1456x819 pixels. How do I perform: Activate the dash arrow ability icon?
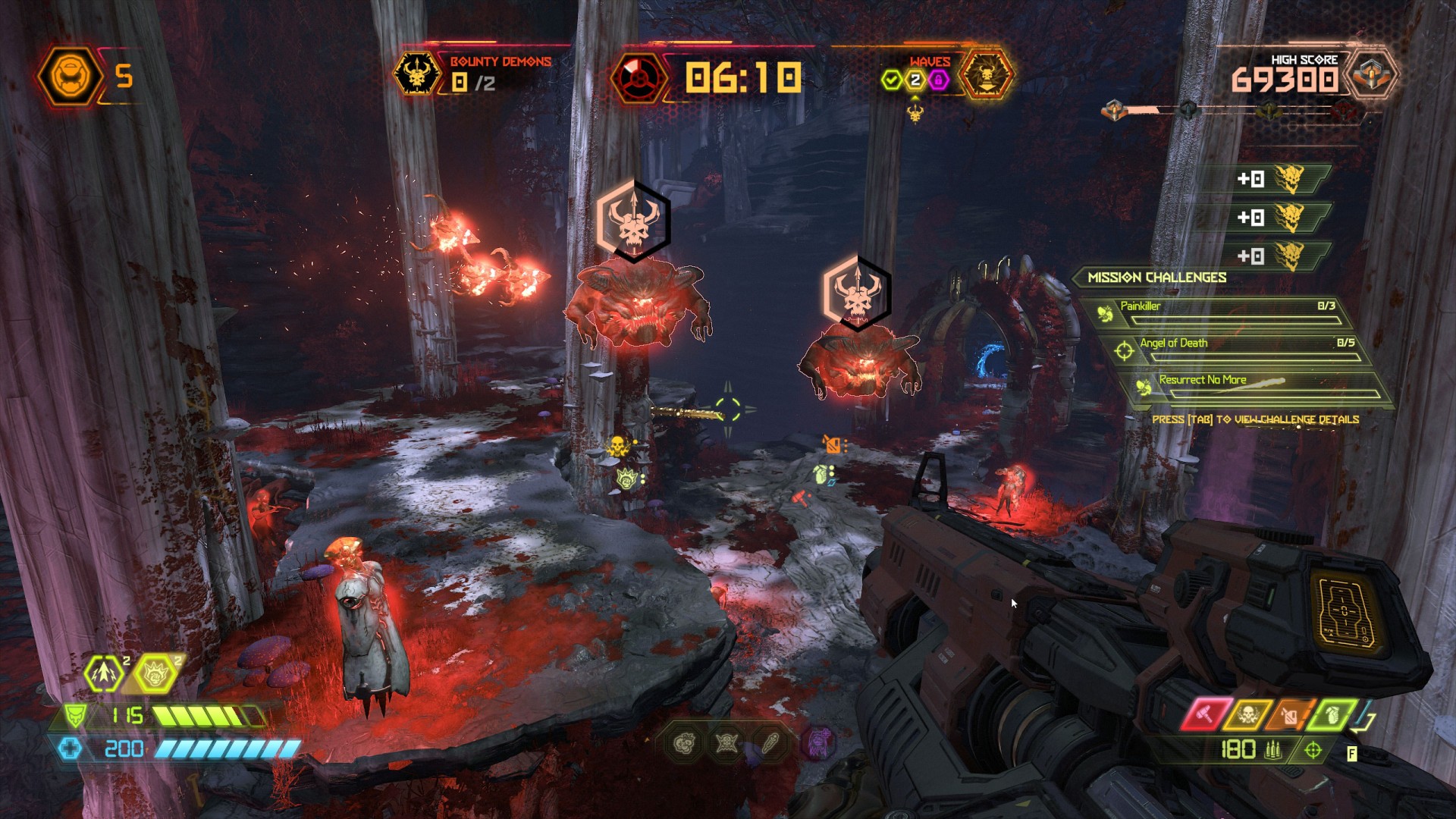104,673
